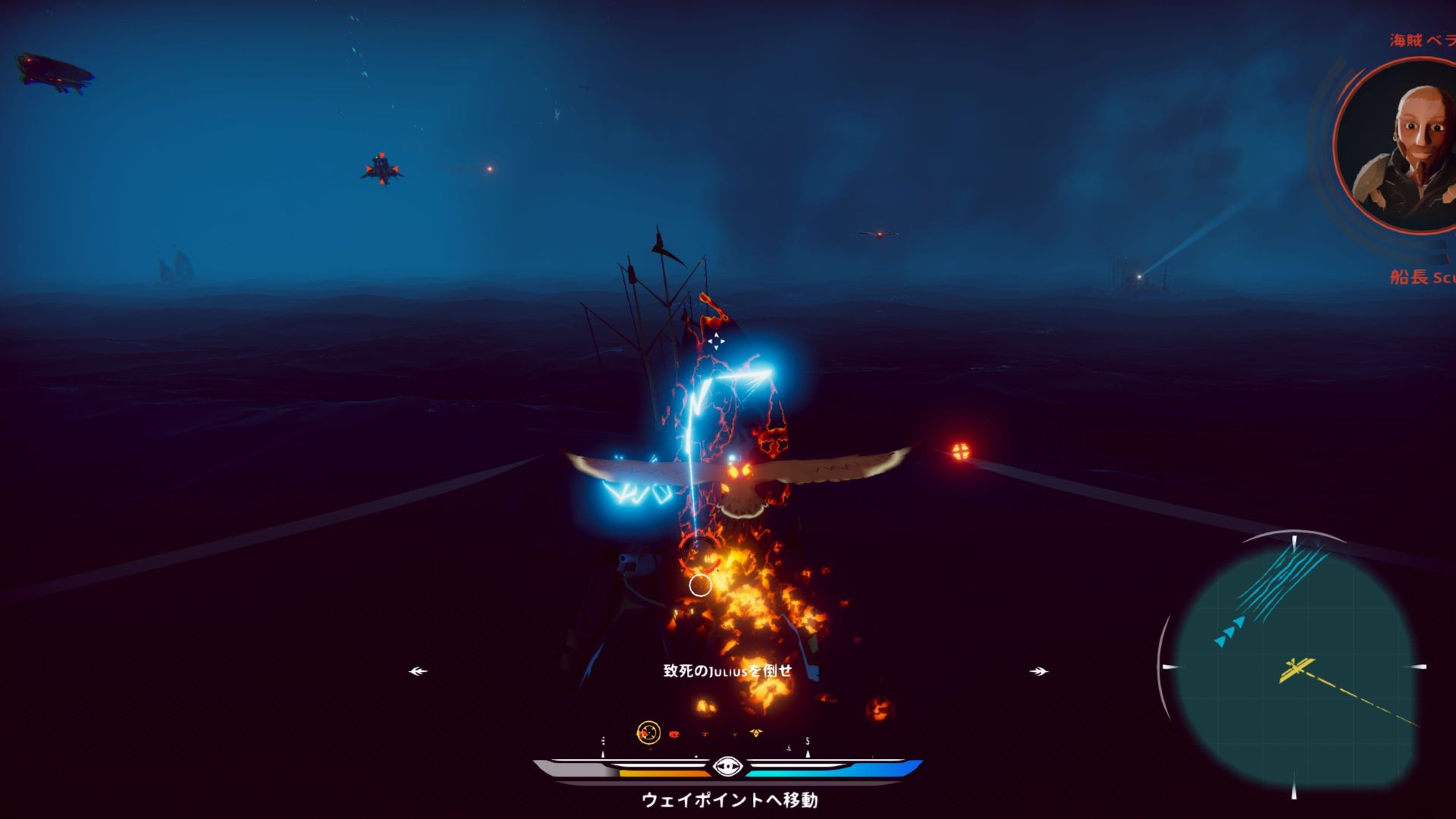The width and height of the screenshot is (1456, 819).
Task: Click the defeat Julius objective text
Action: 727,671
